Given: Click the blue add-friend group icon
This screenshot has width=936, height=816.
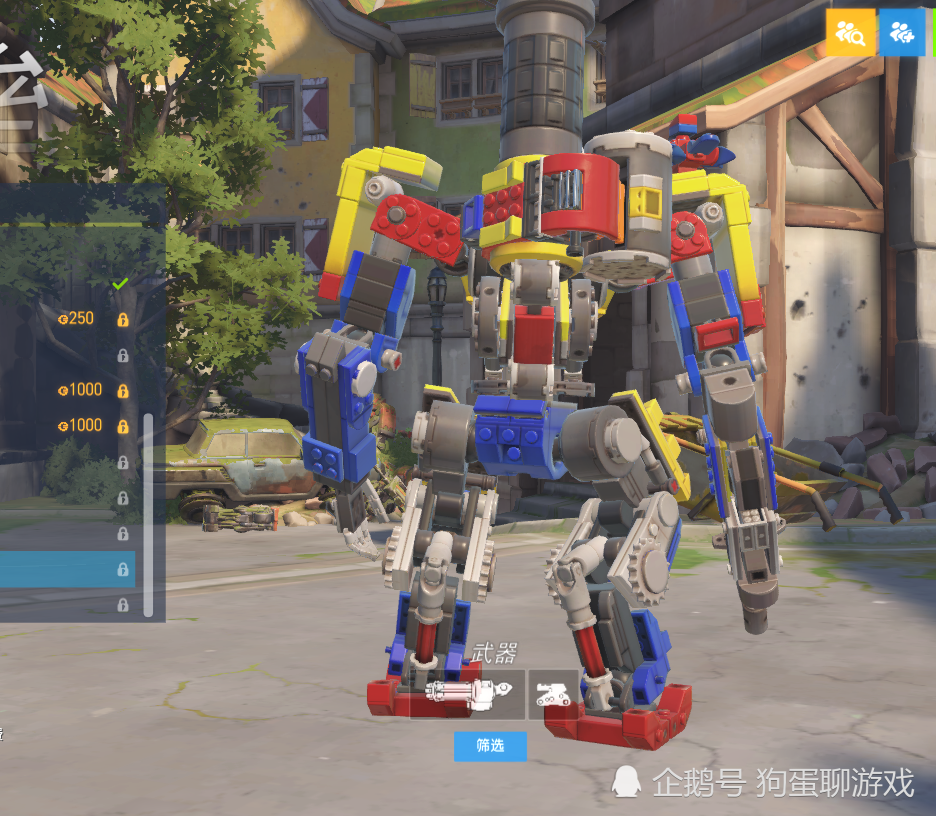Looking at the screenshot, I should [x=902, y=33].
